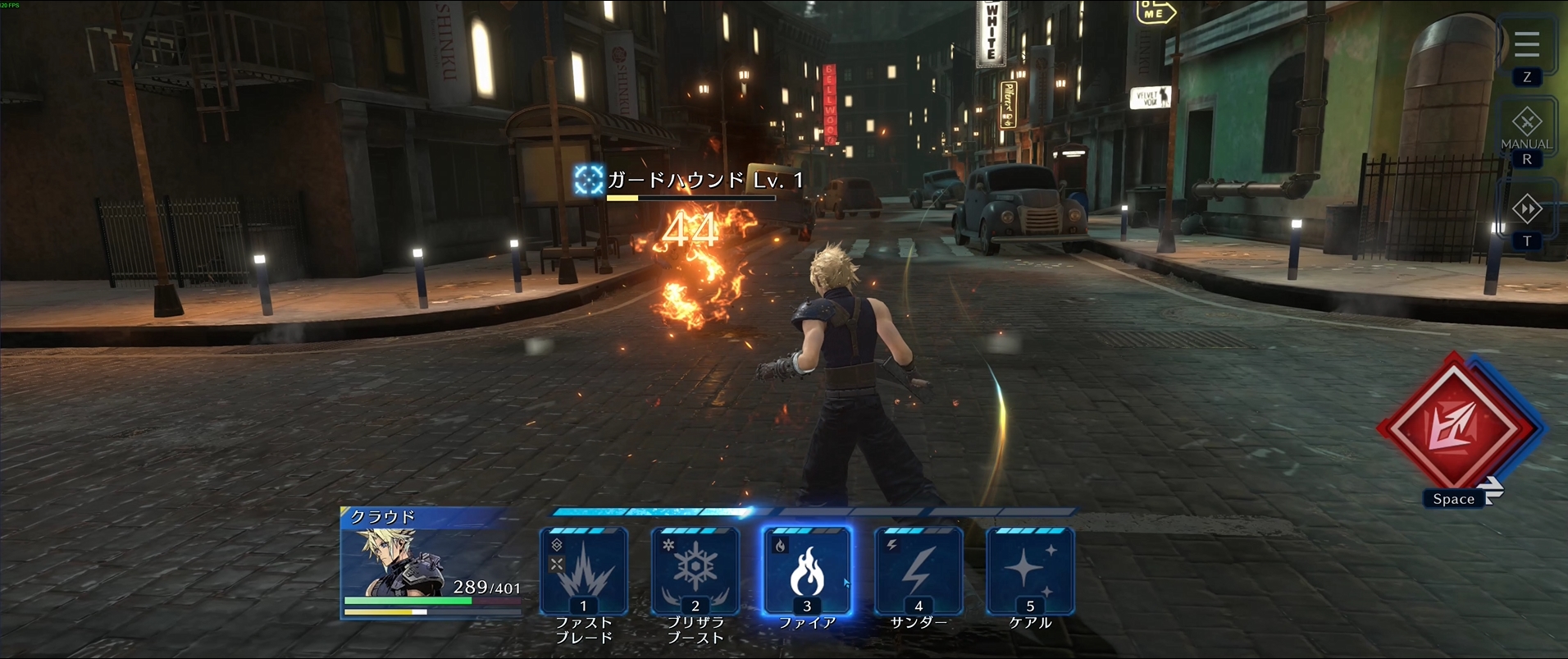Cast the サンダー lightning spell
The image size is (1568, 659).
[x=918, y=571]
